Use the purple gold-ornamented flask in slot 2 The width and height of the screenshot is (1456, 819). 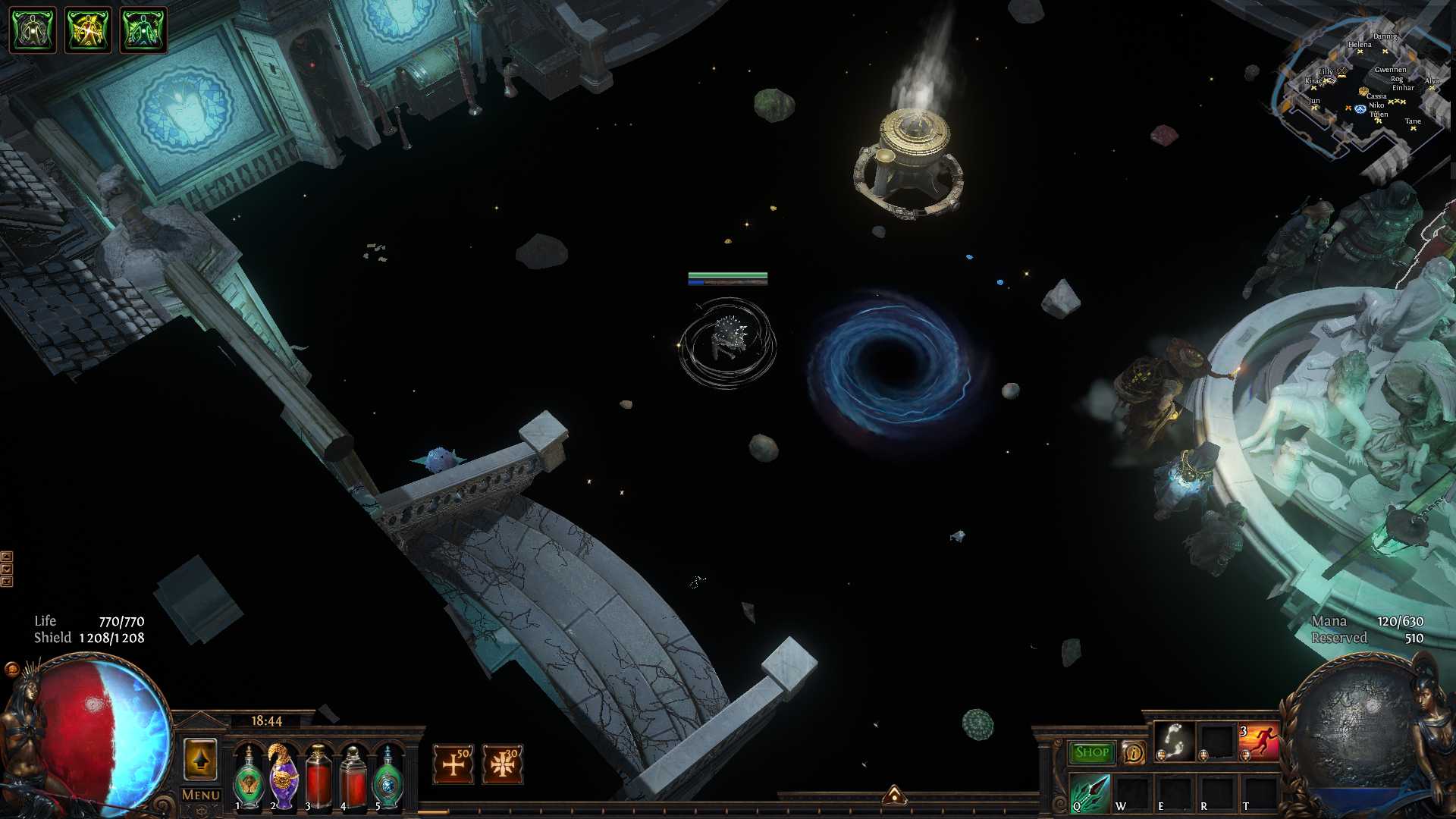click(284, 777)
